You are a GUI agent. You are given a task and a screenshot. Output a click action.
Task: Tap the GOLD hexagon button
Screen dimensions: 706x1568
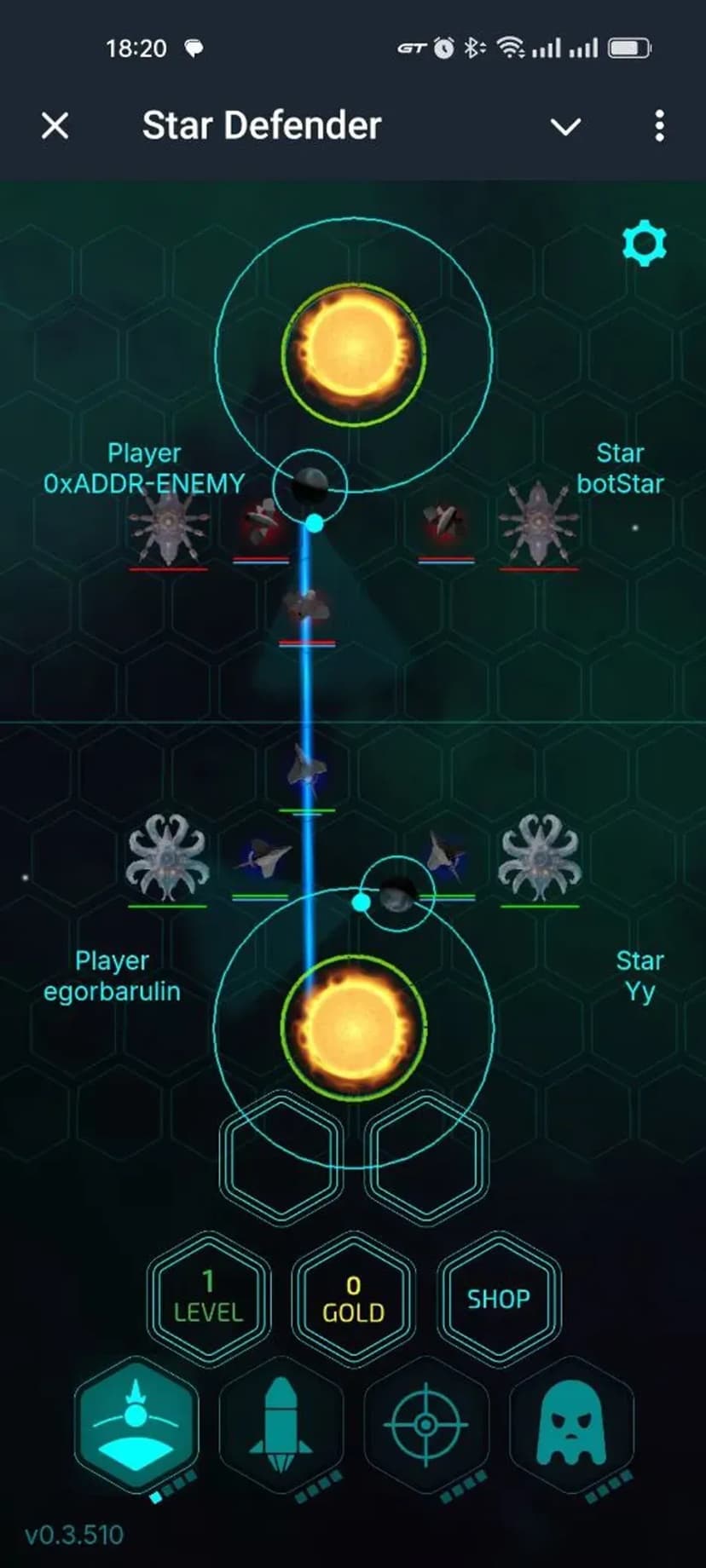click(353, 1298)
